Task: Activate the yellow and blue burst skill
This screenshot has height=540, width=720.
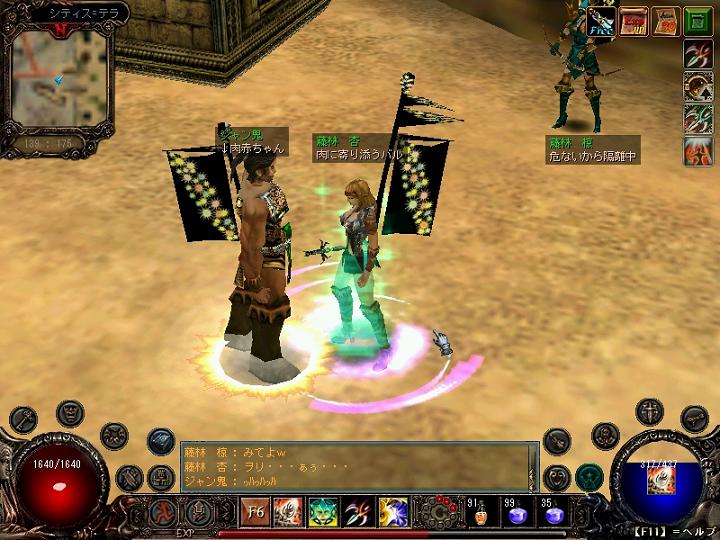Action: tap(393, 513)
